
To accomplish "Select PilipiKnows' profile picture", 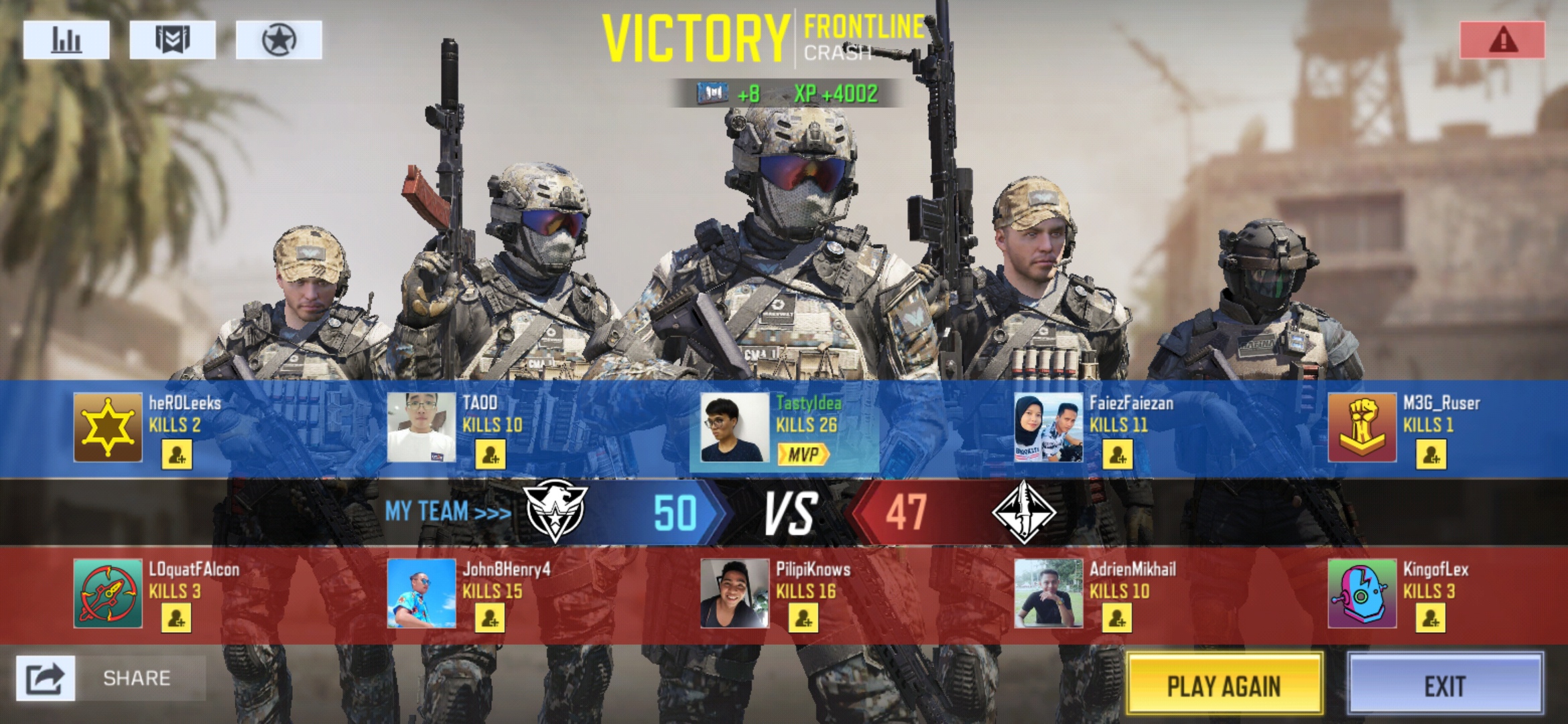I will pos(734,594).
